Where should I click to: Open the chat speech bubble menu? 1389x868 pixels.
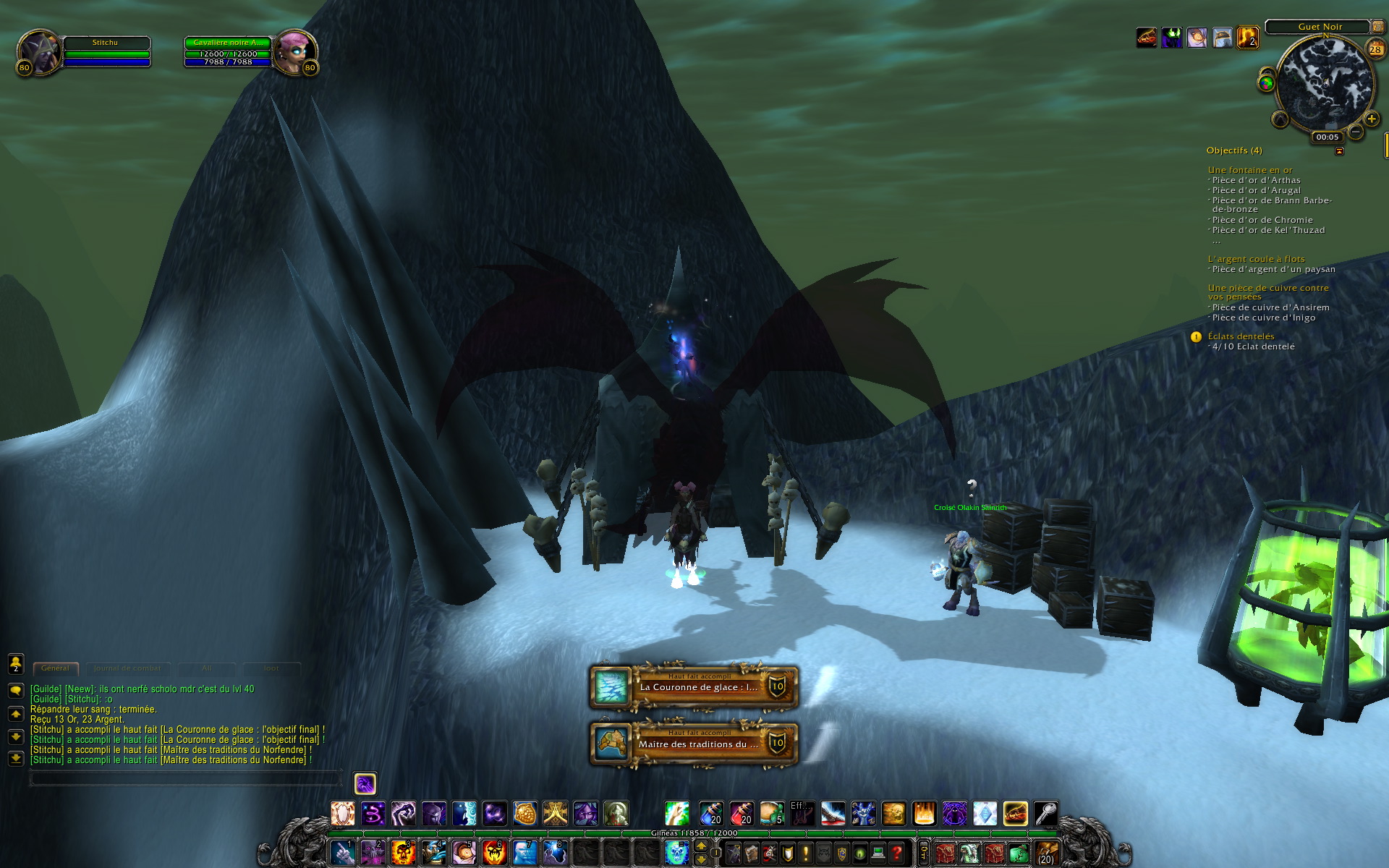(x=16, y=690)
